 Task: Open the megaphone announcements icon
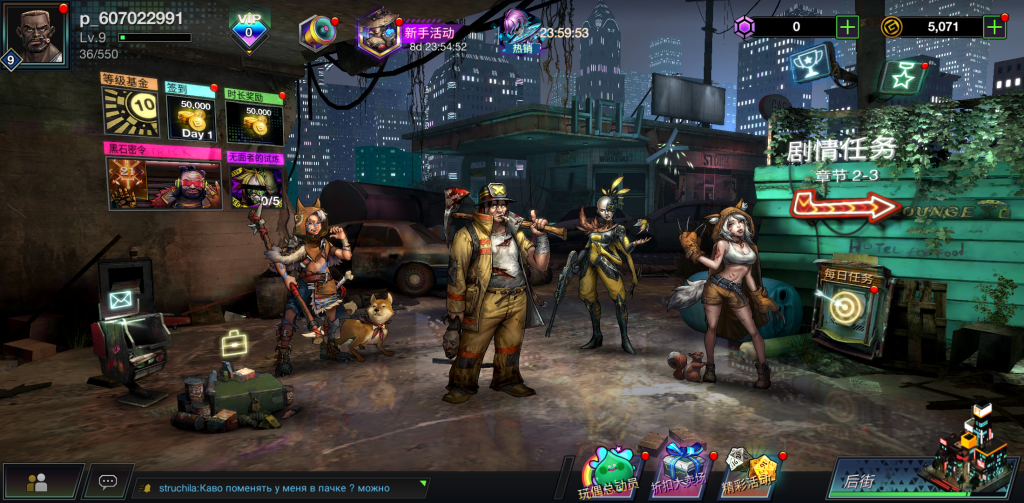pyautogui.click(x=317, y=32)
